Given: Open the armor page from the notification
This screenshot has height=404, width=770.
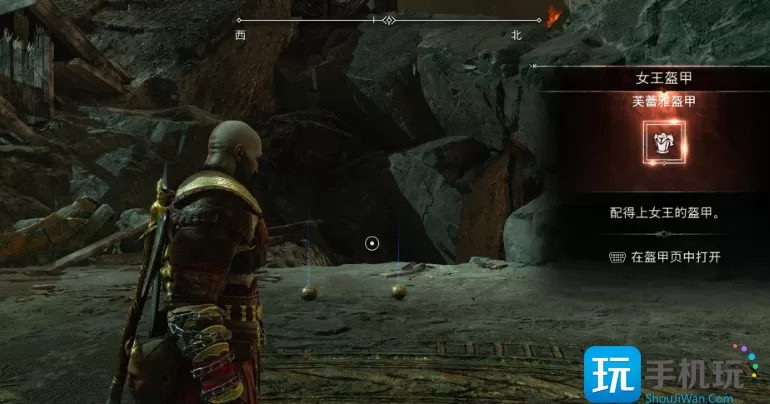Looking at the screenshot, I should coord(665,257).
